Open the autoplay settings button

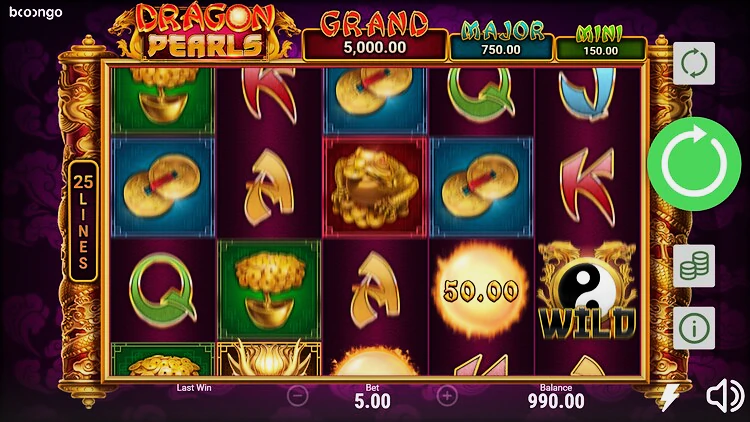694,63
